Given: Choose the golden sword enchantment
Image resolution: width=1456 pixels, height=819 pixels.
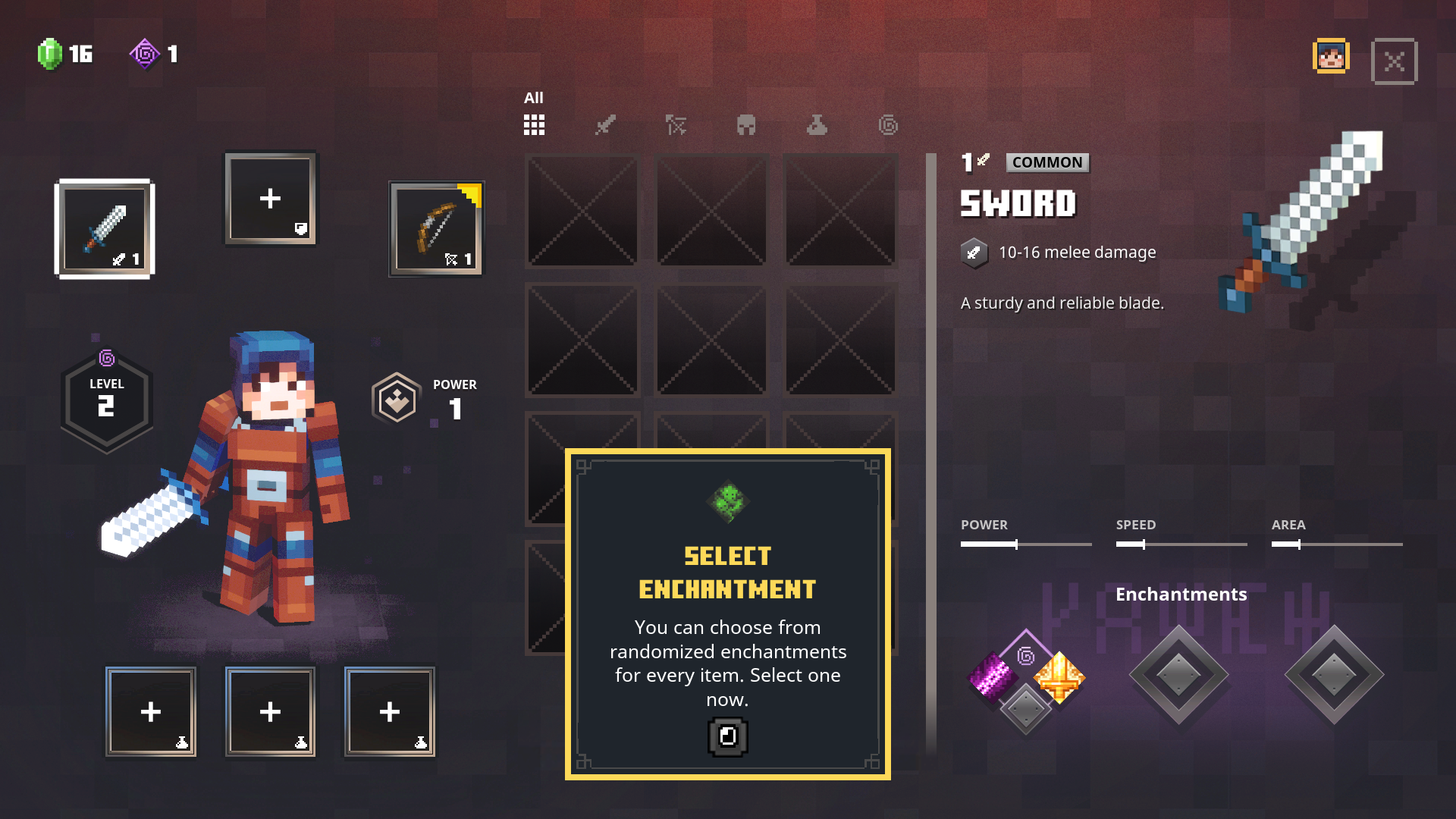Looking at the screenshot, I should click(x=1059, y=677).
